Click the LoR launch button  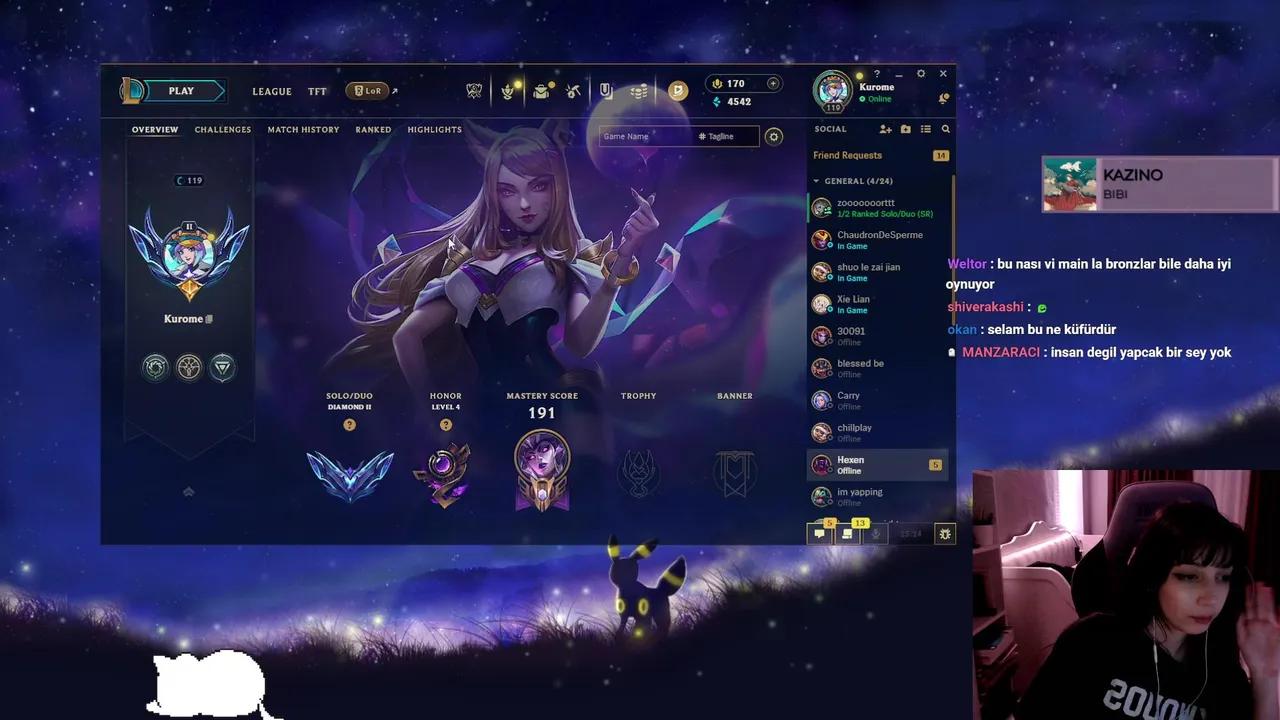point(369,90)
